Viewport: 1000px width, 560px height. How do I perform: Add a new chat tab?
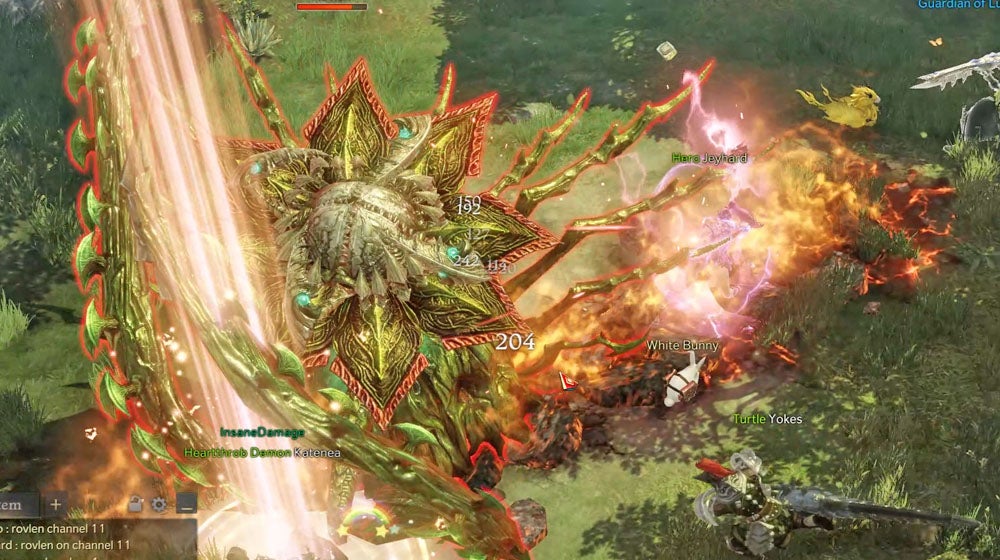(x=56, y=504)
